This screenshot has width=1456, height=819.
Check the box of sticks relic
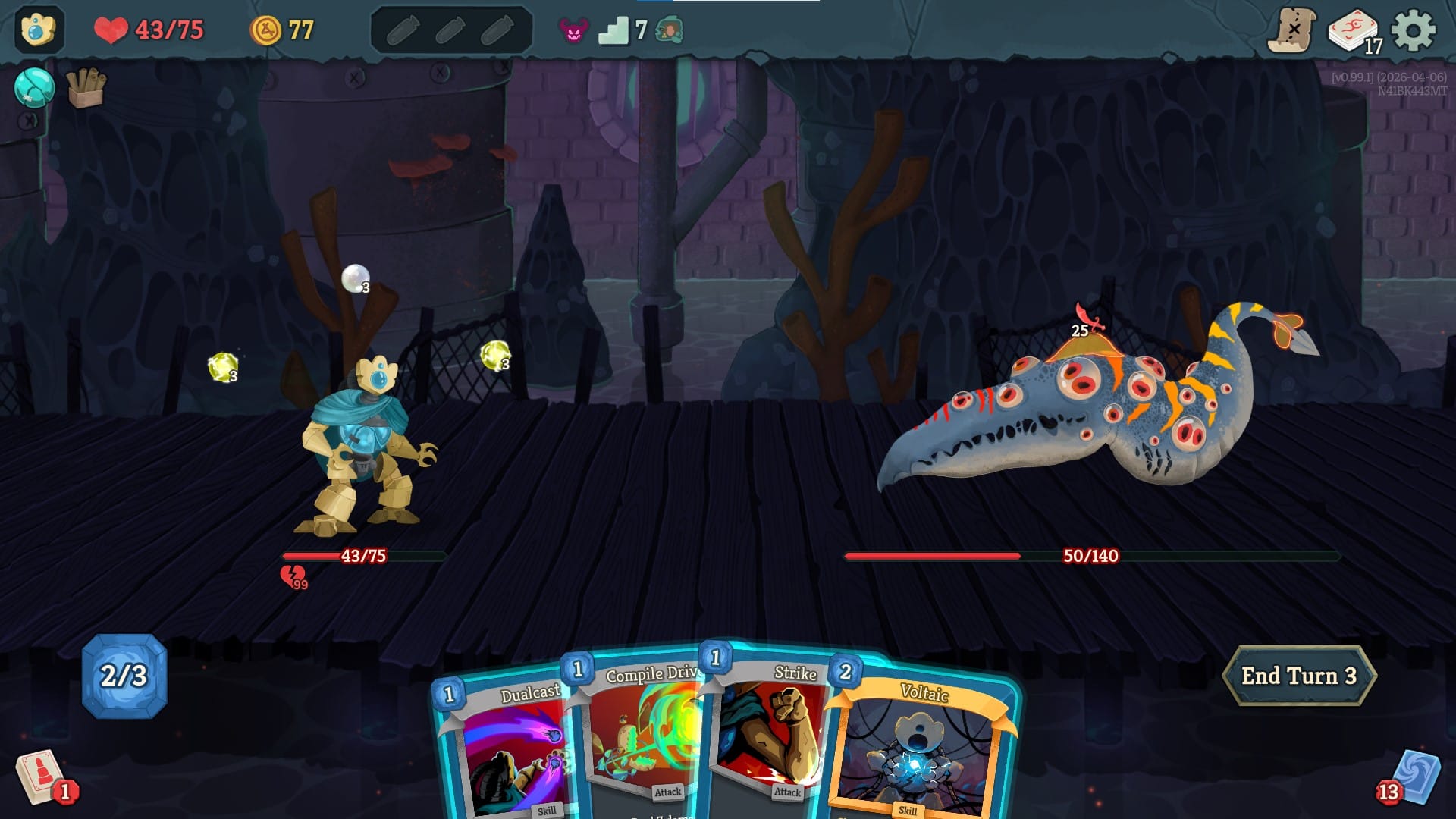(x=83, y=89)
